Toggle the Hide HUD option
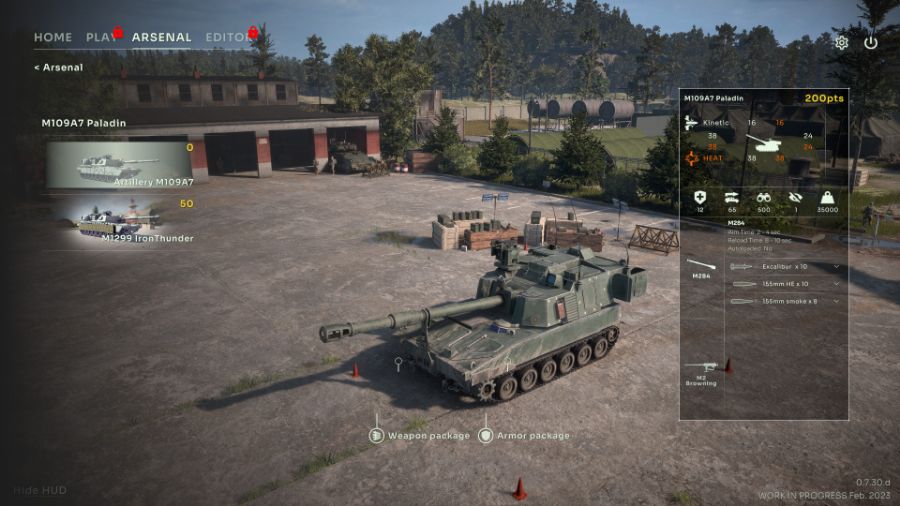This screenshot has height=506, width=900. point(38,491)
